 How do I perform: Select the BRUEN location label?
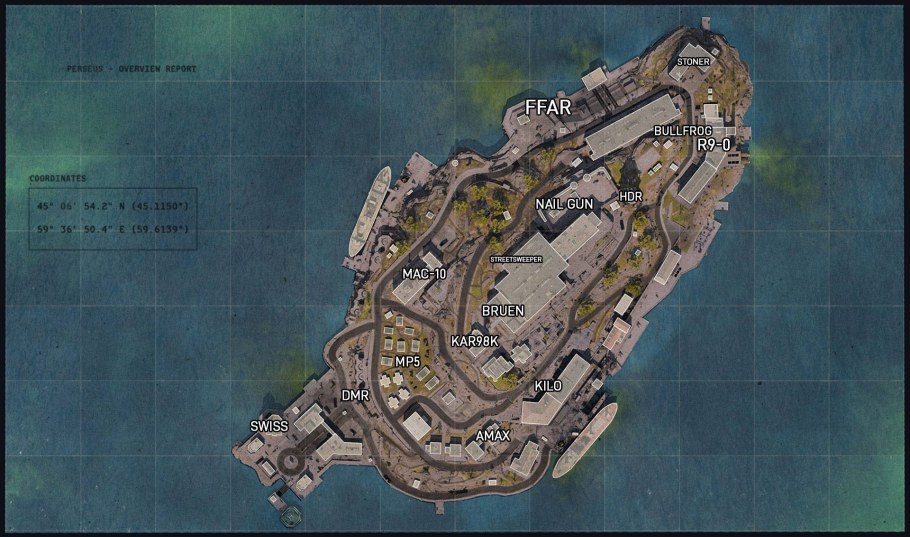(x=502, y=311)
